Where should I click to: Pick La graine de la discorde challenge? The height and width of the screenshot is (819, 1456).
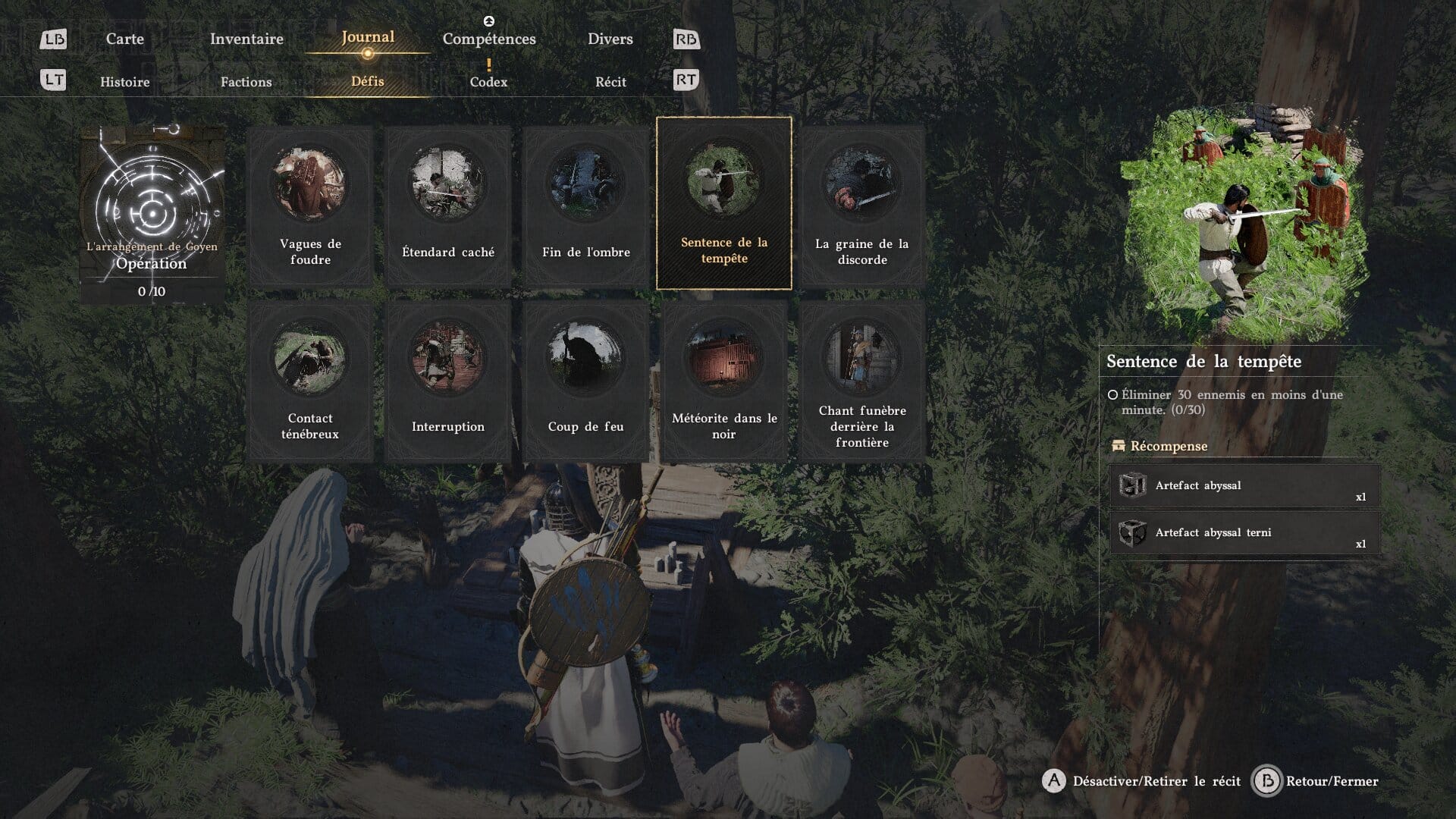862,206
